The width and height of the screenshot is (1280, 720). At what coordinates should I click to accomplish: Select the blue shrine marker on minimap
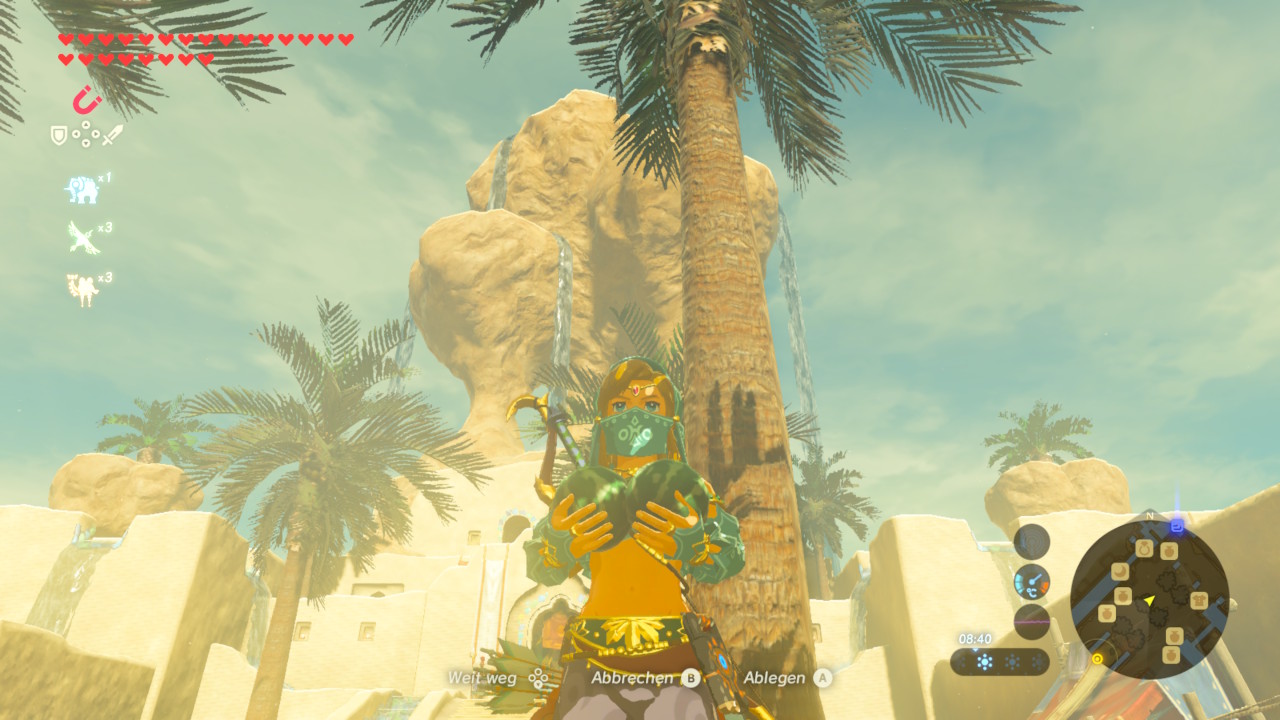pos(1177,524)
